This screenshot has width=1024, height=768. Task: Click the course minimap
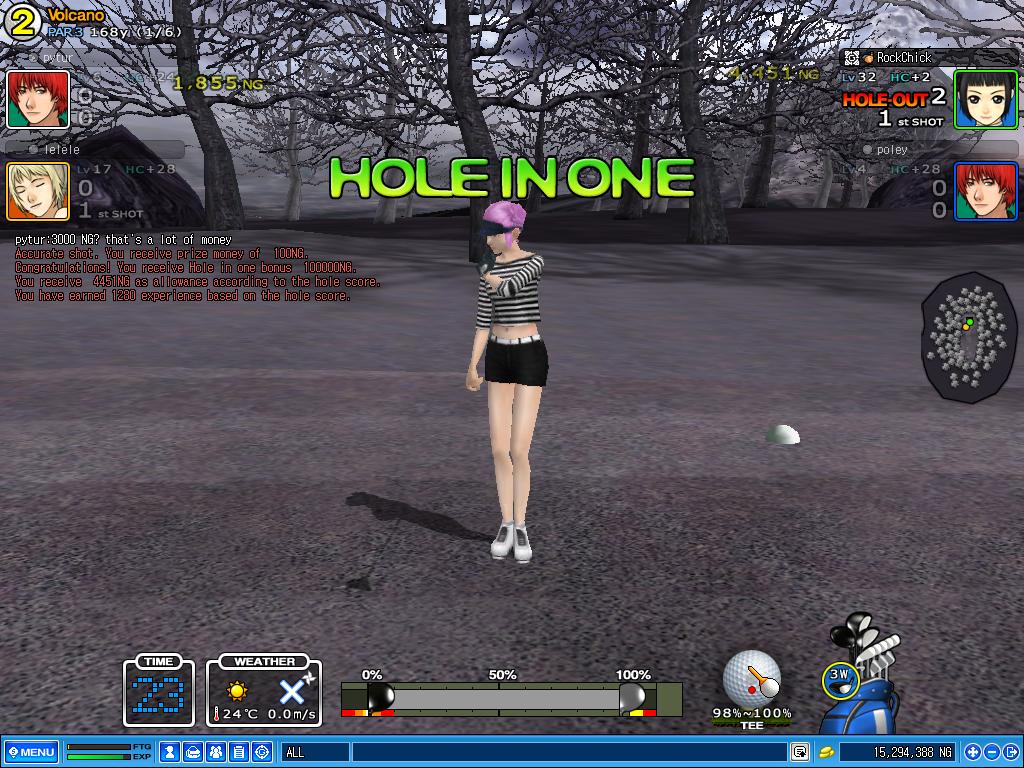pos(968,337)
